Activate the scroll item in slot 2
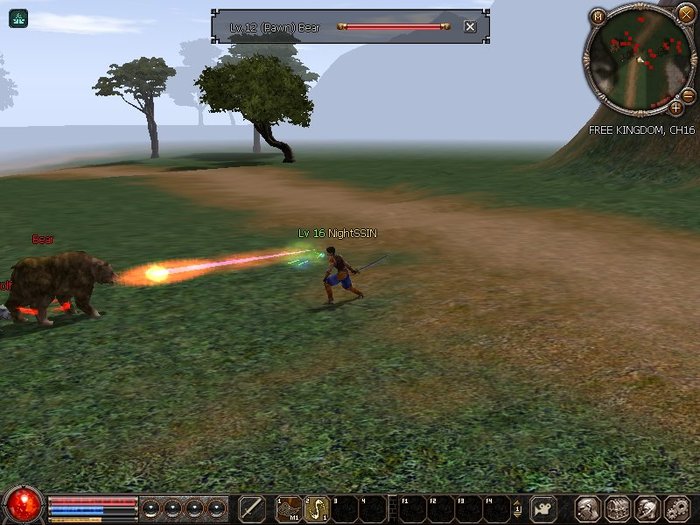Image resolution: width=700 pixels, height=525 pixels. point(316,508)
